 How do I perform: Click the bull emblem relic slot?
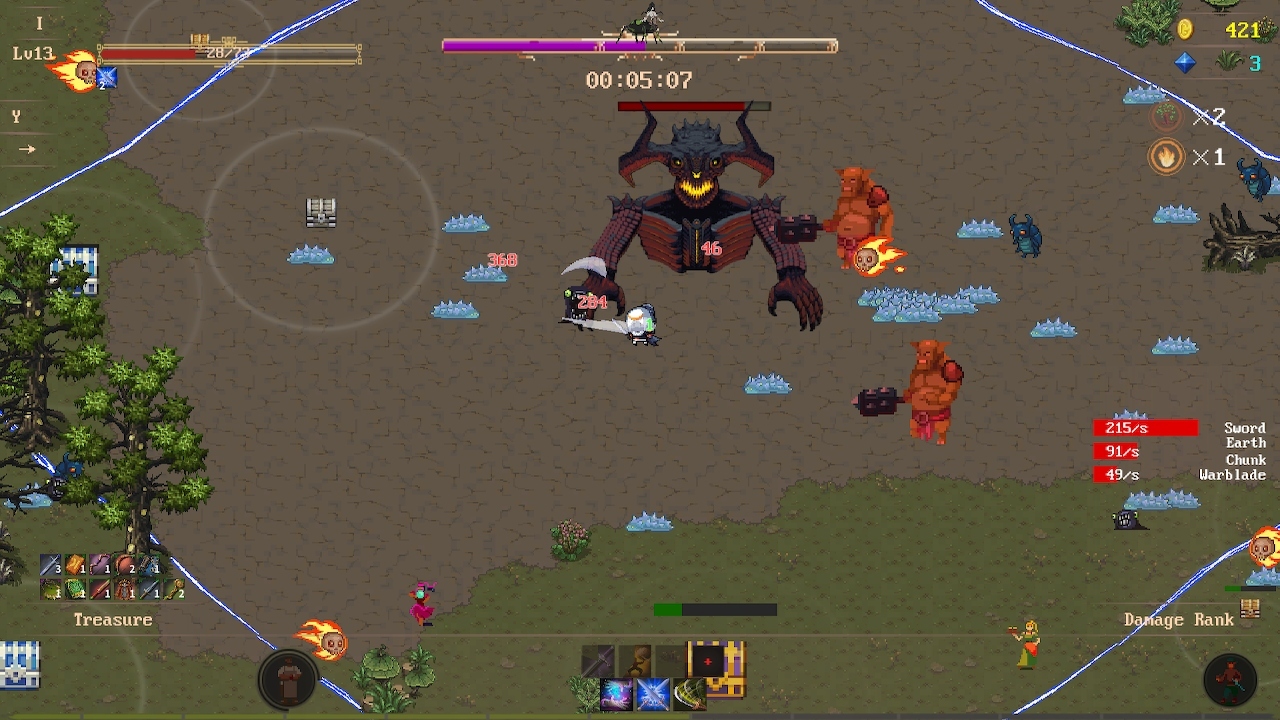coord(637,656)
